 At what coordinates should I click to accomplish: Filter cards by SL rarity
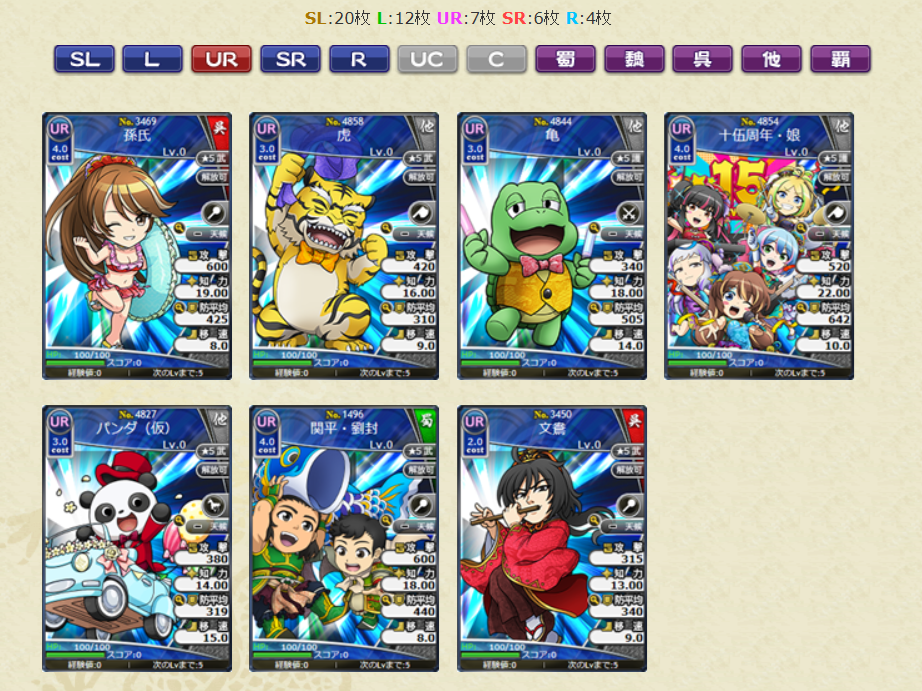pos(84,59)
